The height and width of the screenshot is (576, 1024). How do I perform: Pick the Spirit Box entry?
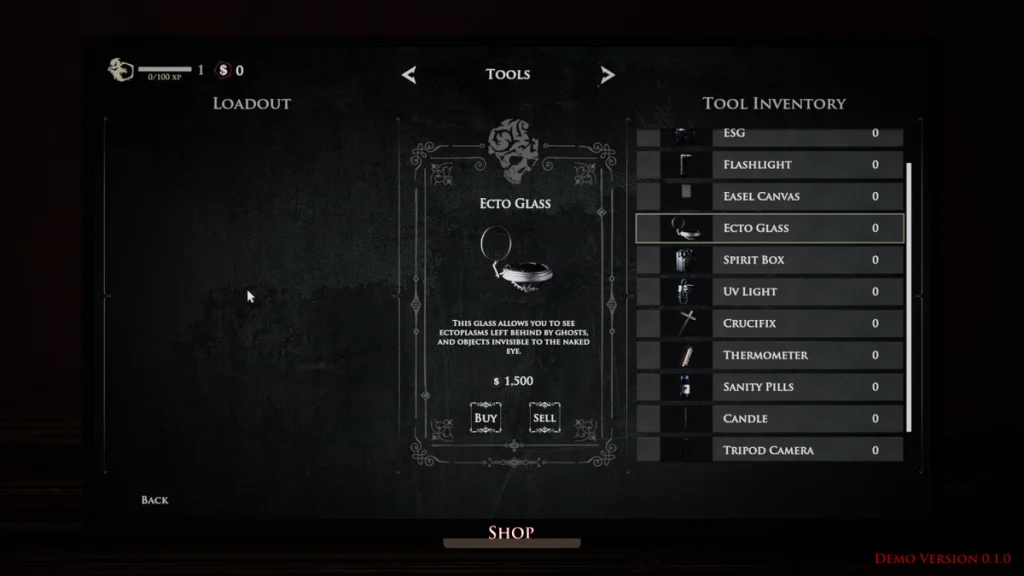pyautogui.click(x=770, y=260)
